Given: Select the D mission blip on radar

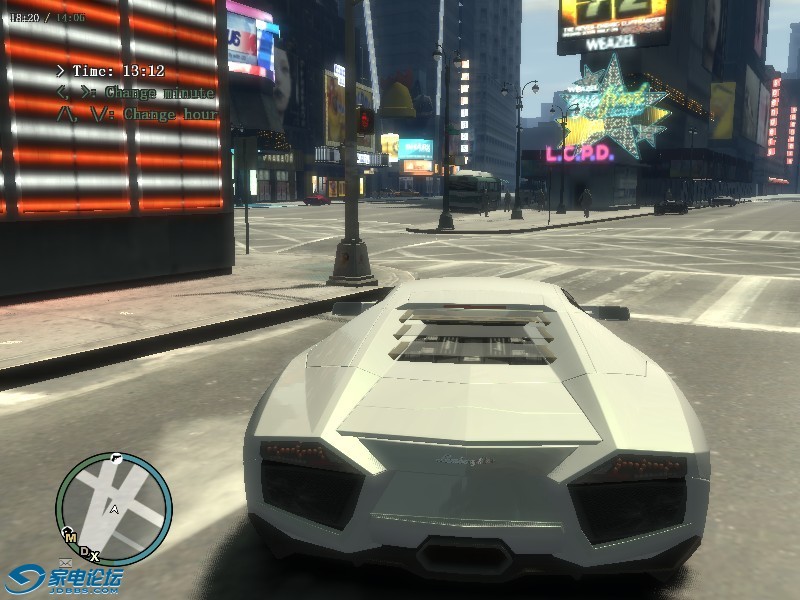Looking at the screenshot, I should tap(84, 549).
